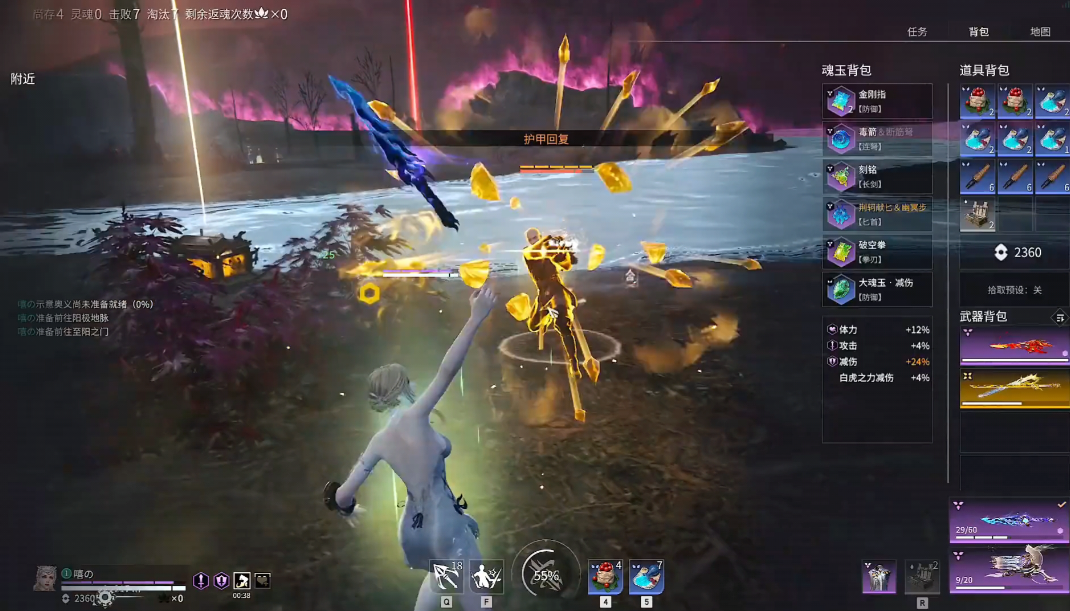
Task: Switch to the 任务 tab
Action: click(916, 32)
